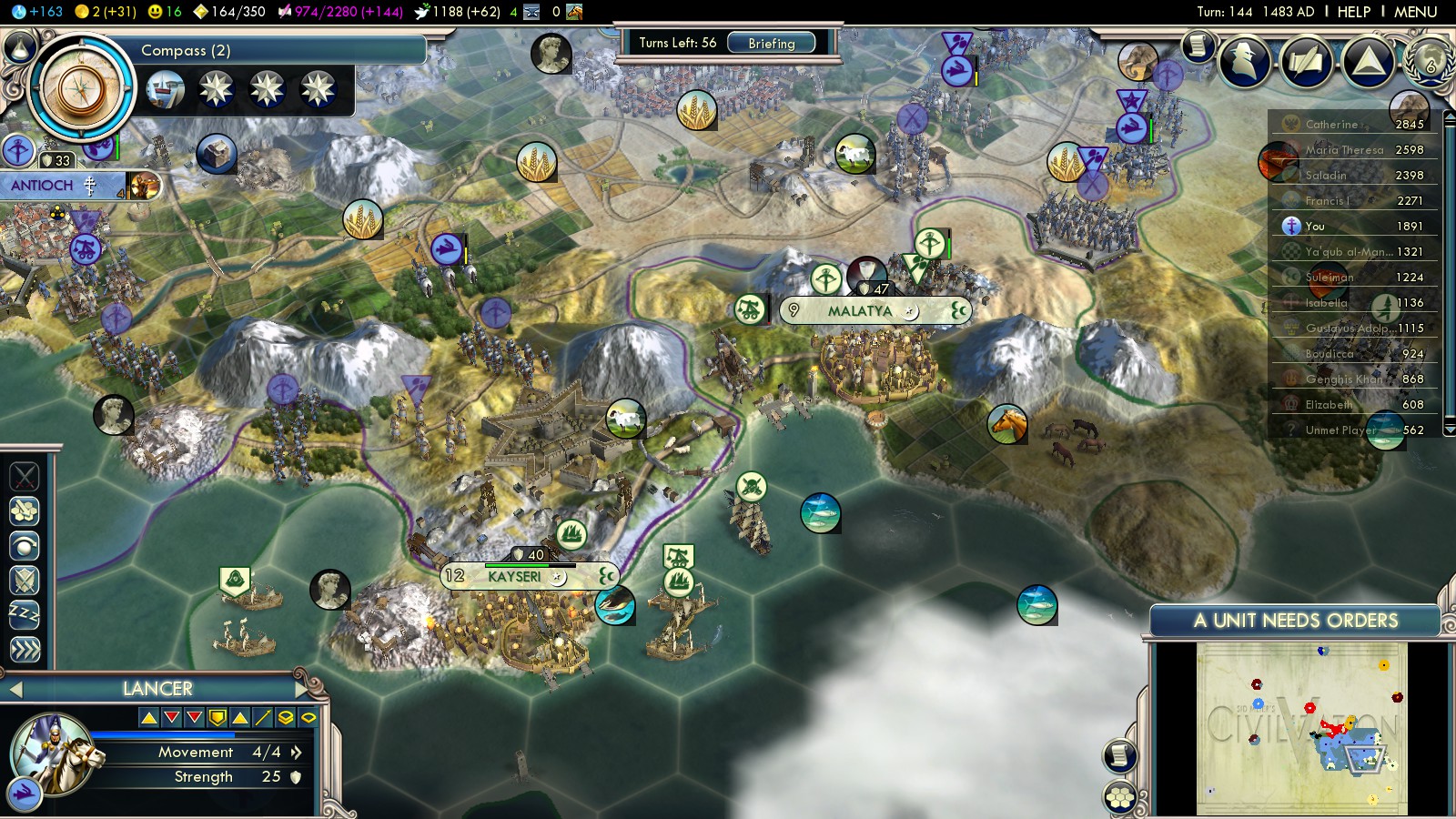1456x819 pixels.
Task: Click the Lancer unit portrait
Action: pos(52,753)
